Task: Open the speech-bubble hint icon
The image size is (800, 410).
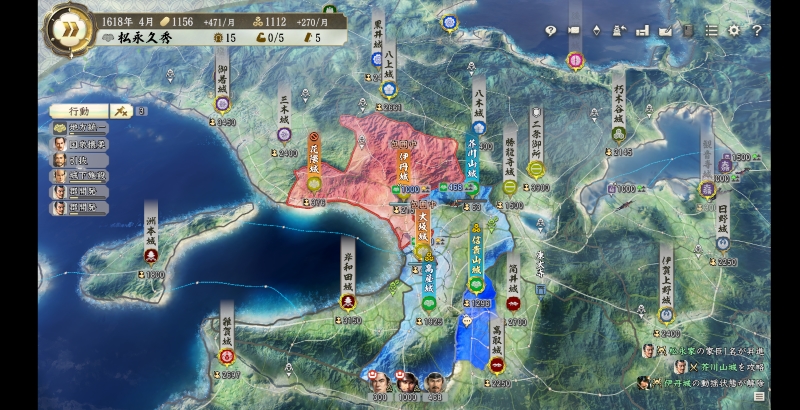Action: (551, 30)
